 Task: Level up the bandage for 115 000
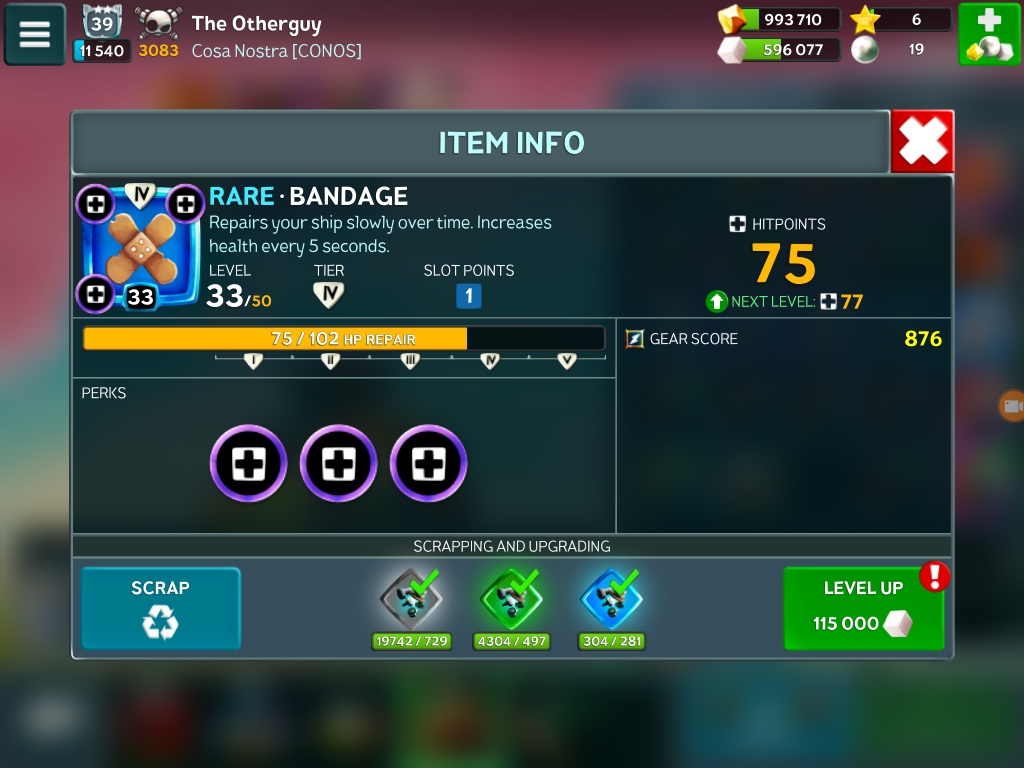(863, 608)
